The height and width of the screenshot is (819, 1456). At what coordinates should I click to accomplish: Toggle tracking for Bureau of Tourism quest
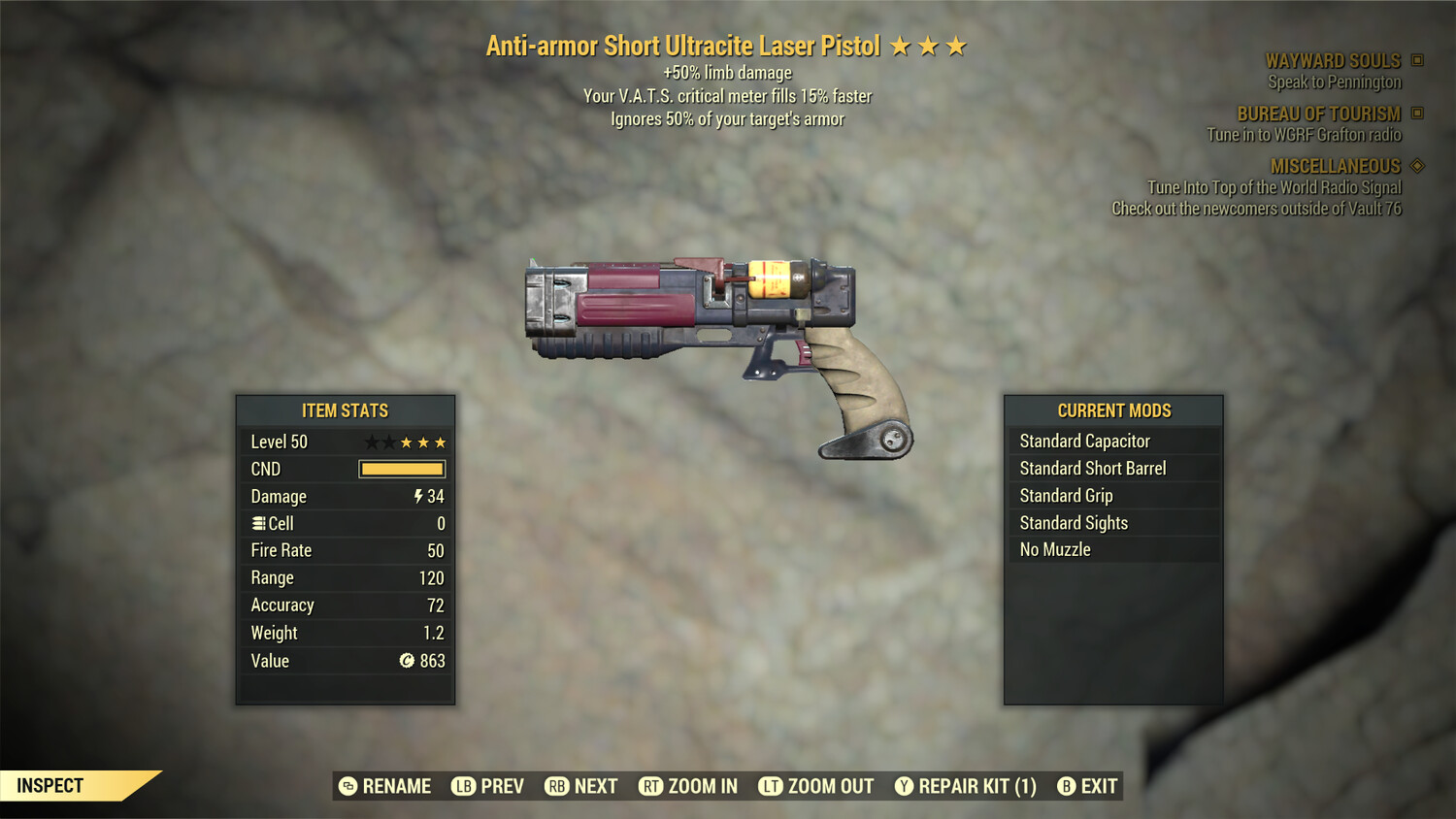pos(1415,113)
